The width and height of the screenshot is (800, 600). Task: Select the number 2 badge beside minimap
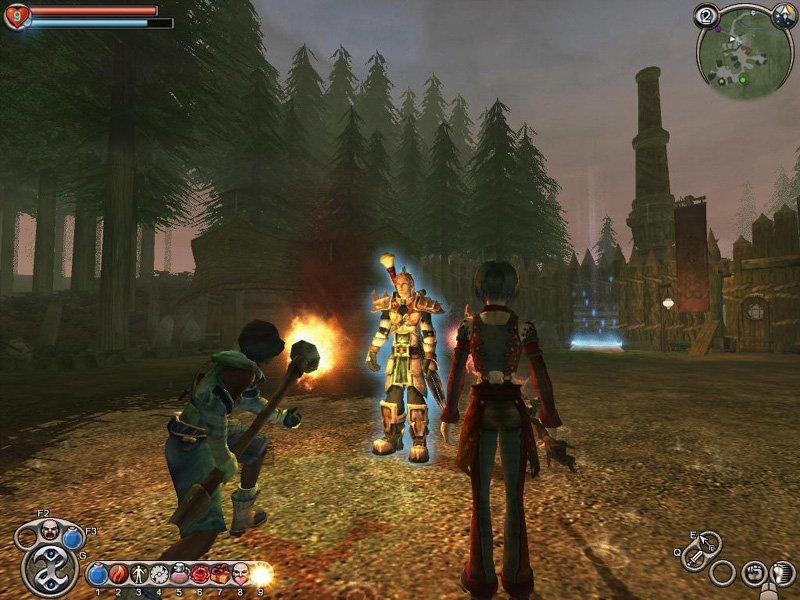point(705,16)
